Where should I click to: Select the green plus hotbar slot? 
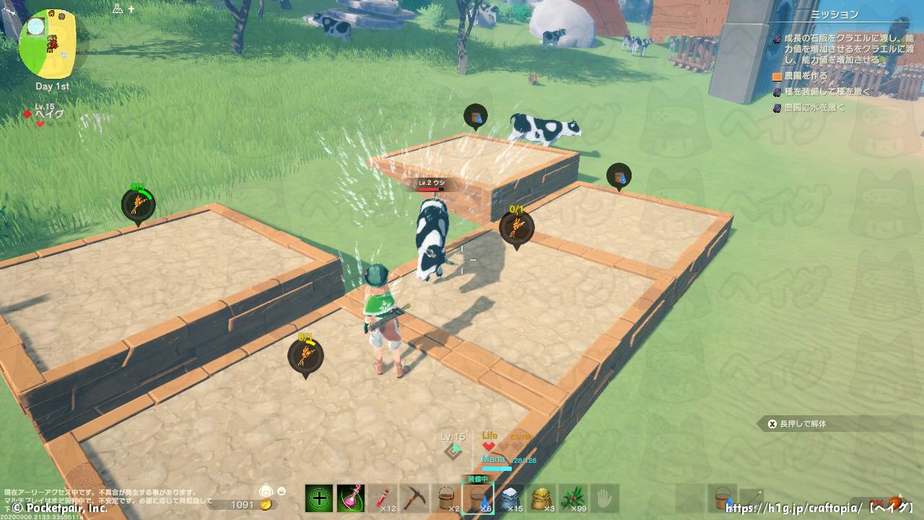pos(320,498)
